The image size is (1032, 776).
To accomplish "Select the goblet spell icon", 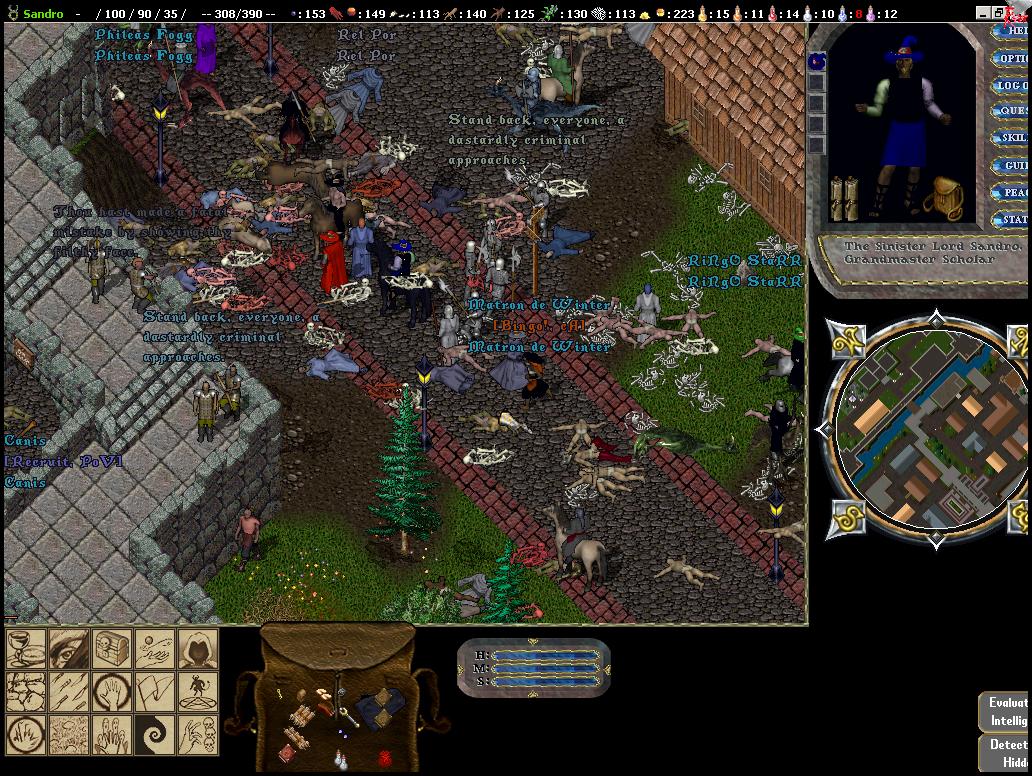I will (26, 649).
